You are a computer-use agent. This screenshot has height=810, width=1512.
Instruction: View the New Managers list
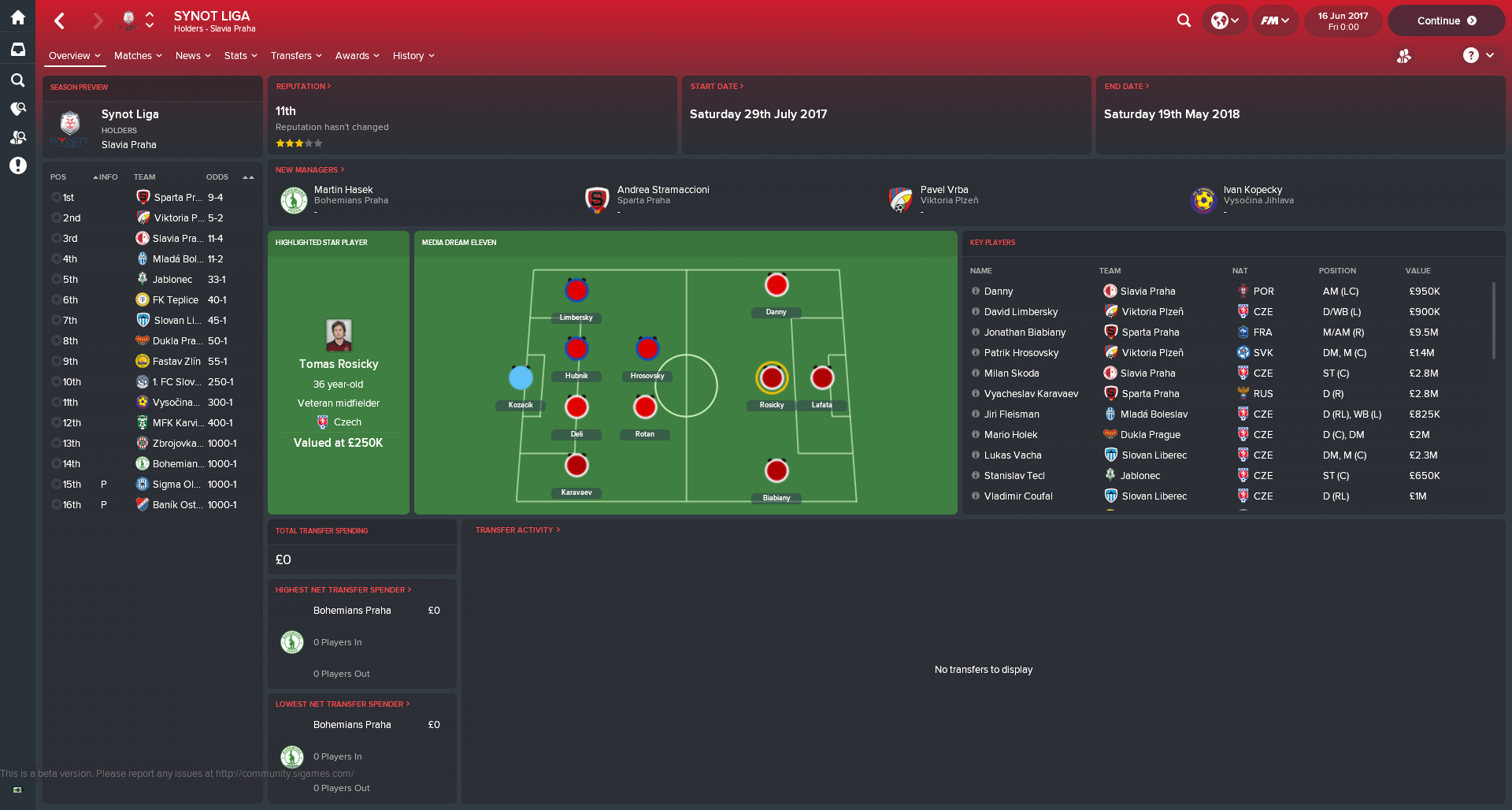[309, 170]
